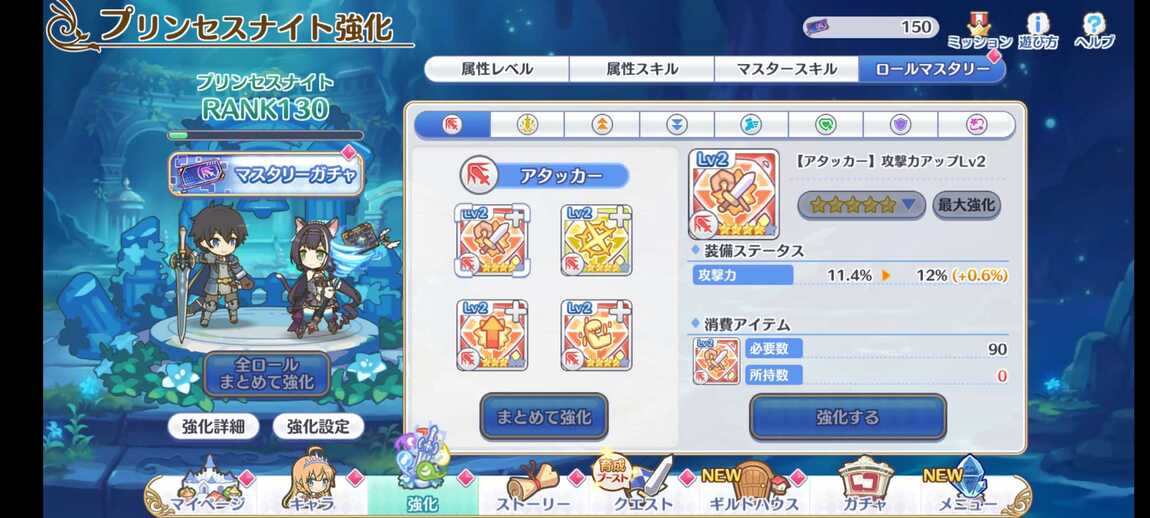
Task: Open 強化設定 settings
Action: (318, 426)
